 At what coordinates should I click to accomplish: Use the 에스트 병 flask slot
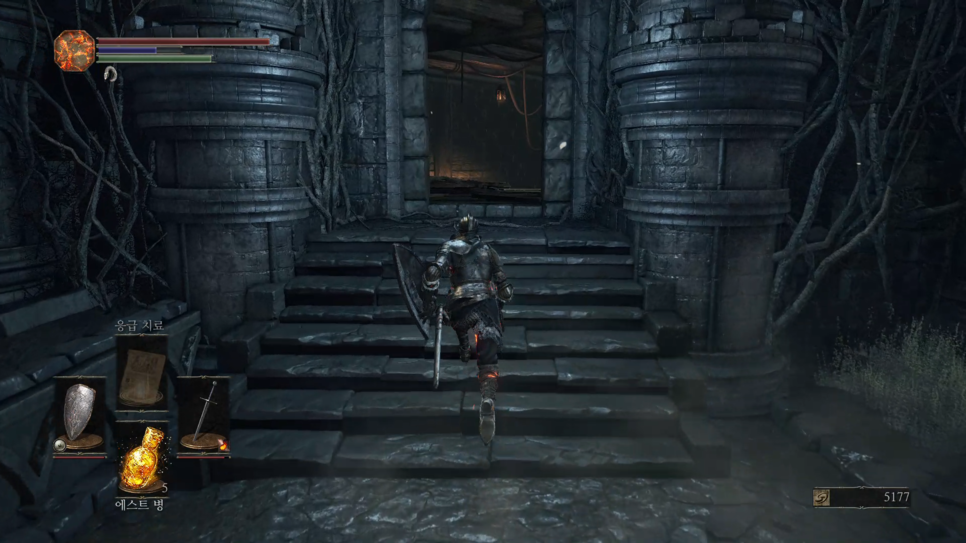(141, 460)
